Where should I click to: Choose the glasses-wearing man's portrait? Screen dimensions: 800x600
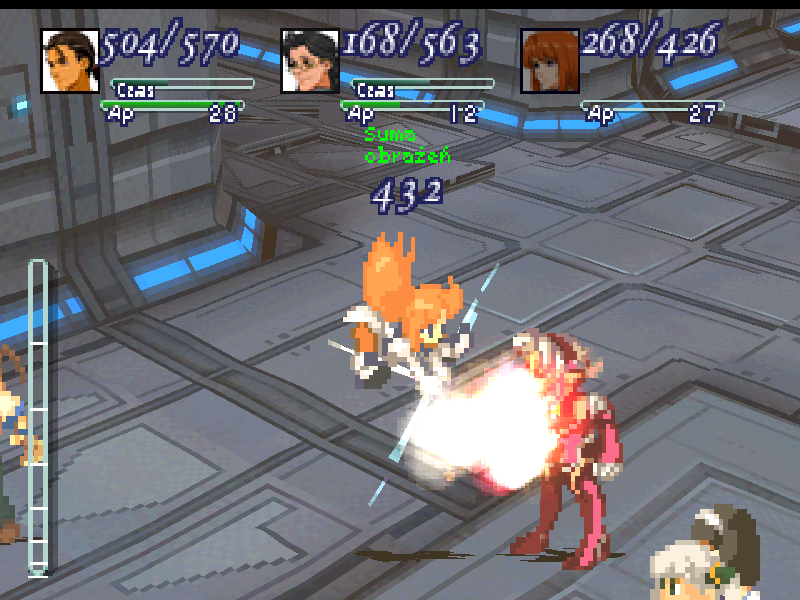310,61
